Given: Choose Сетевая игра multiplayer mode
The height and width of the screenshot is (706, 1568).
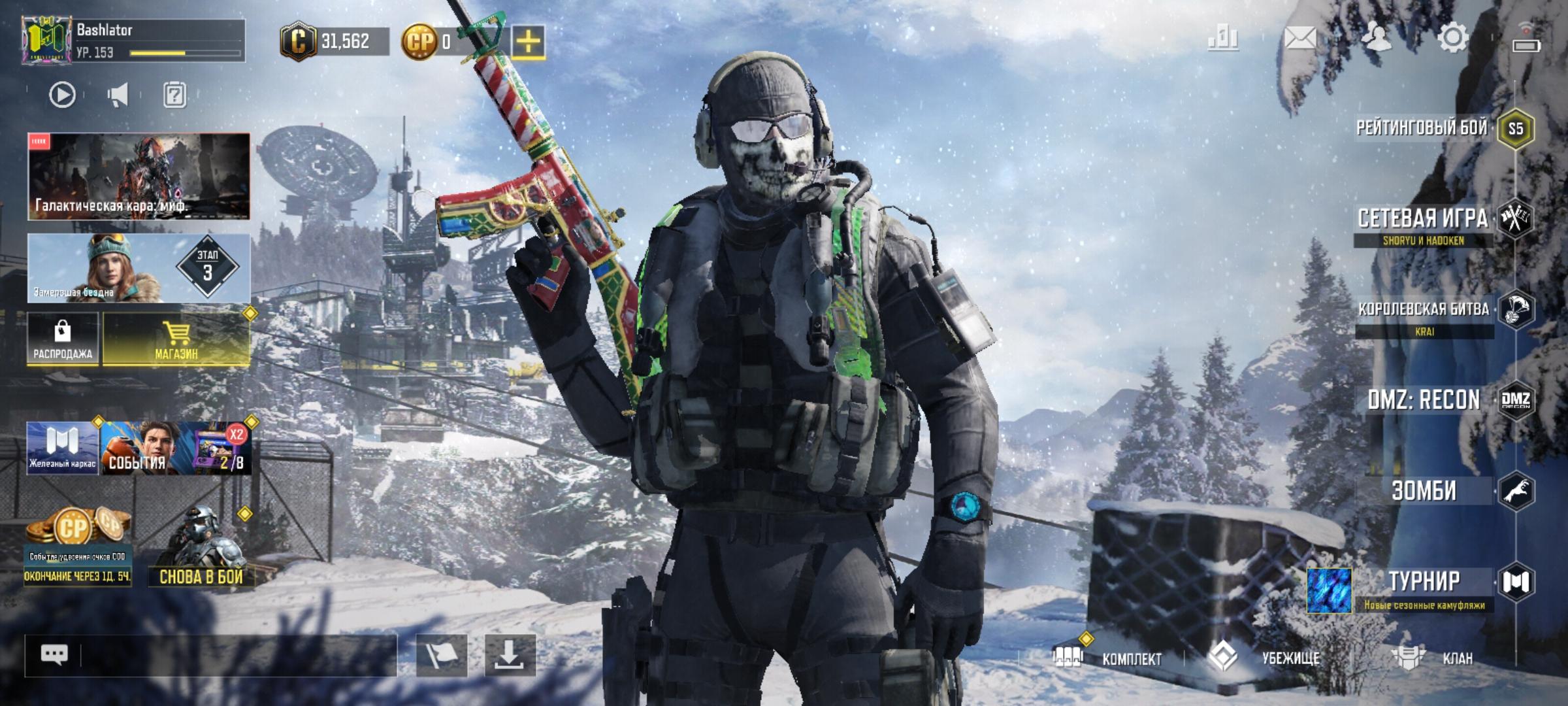Looking at the screenshot, I should [1423, 219].
